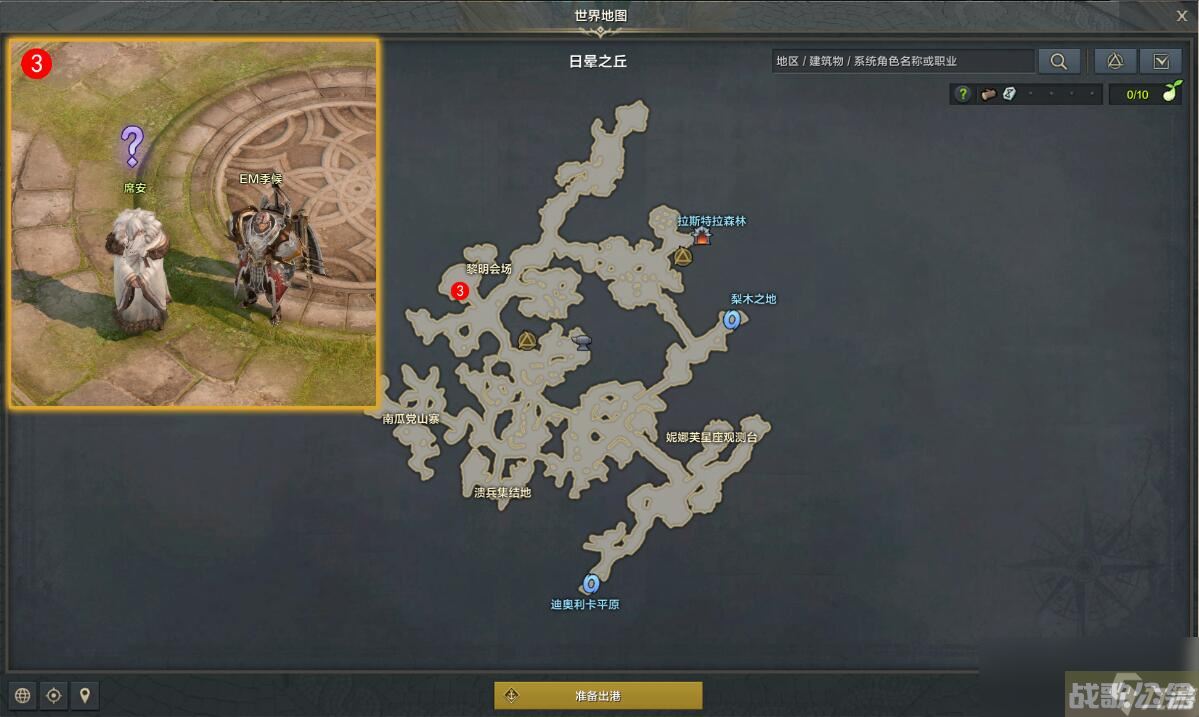Select the triport left of the anvil

[527, 341]
